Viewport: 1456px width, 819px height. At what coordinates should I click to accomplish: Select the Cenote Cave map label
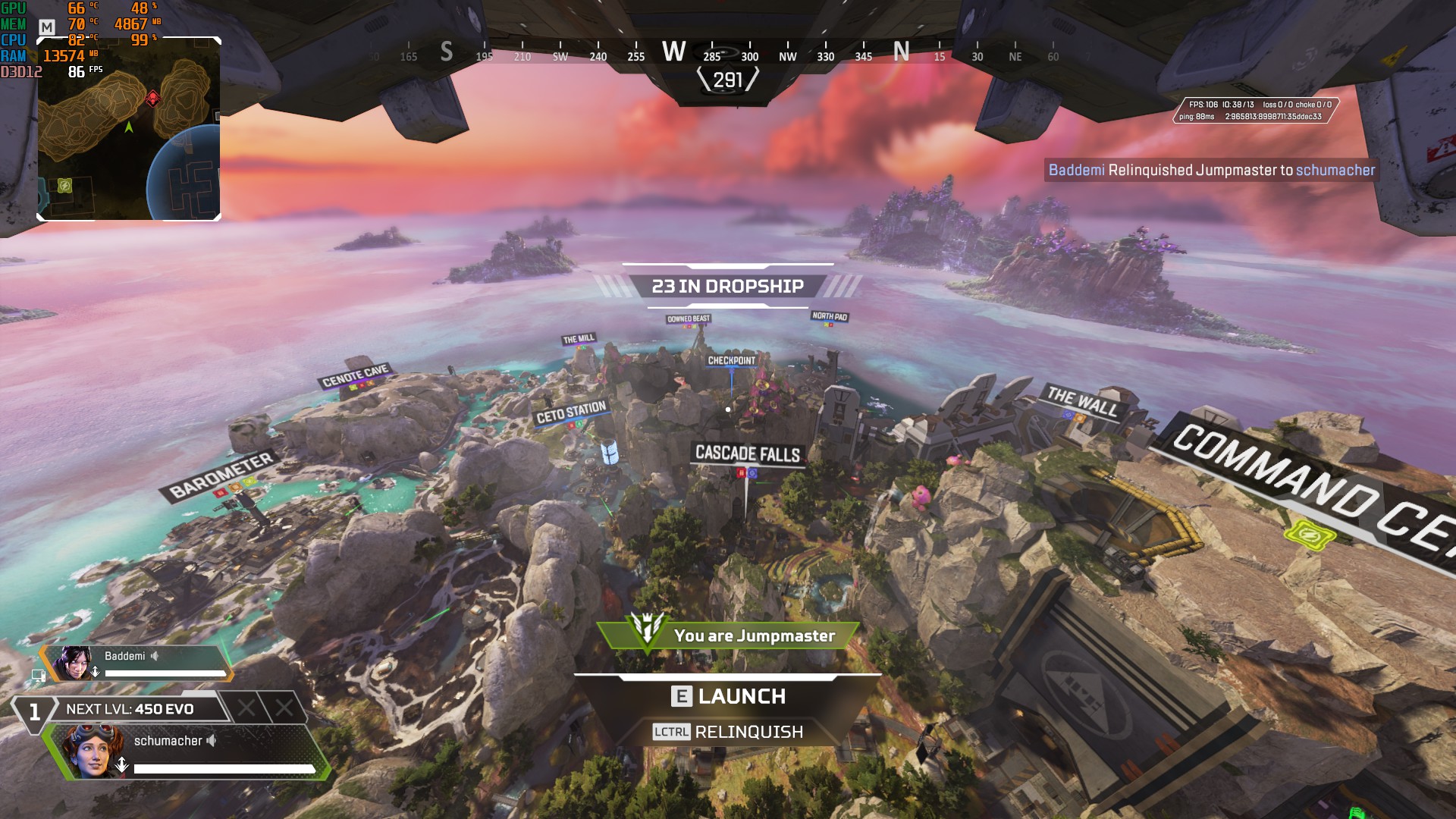point(355,375)
